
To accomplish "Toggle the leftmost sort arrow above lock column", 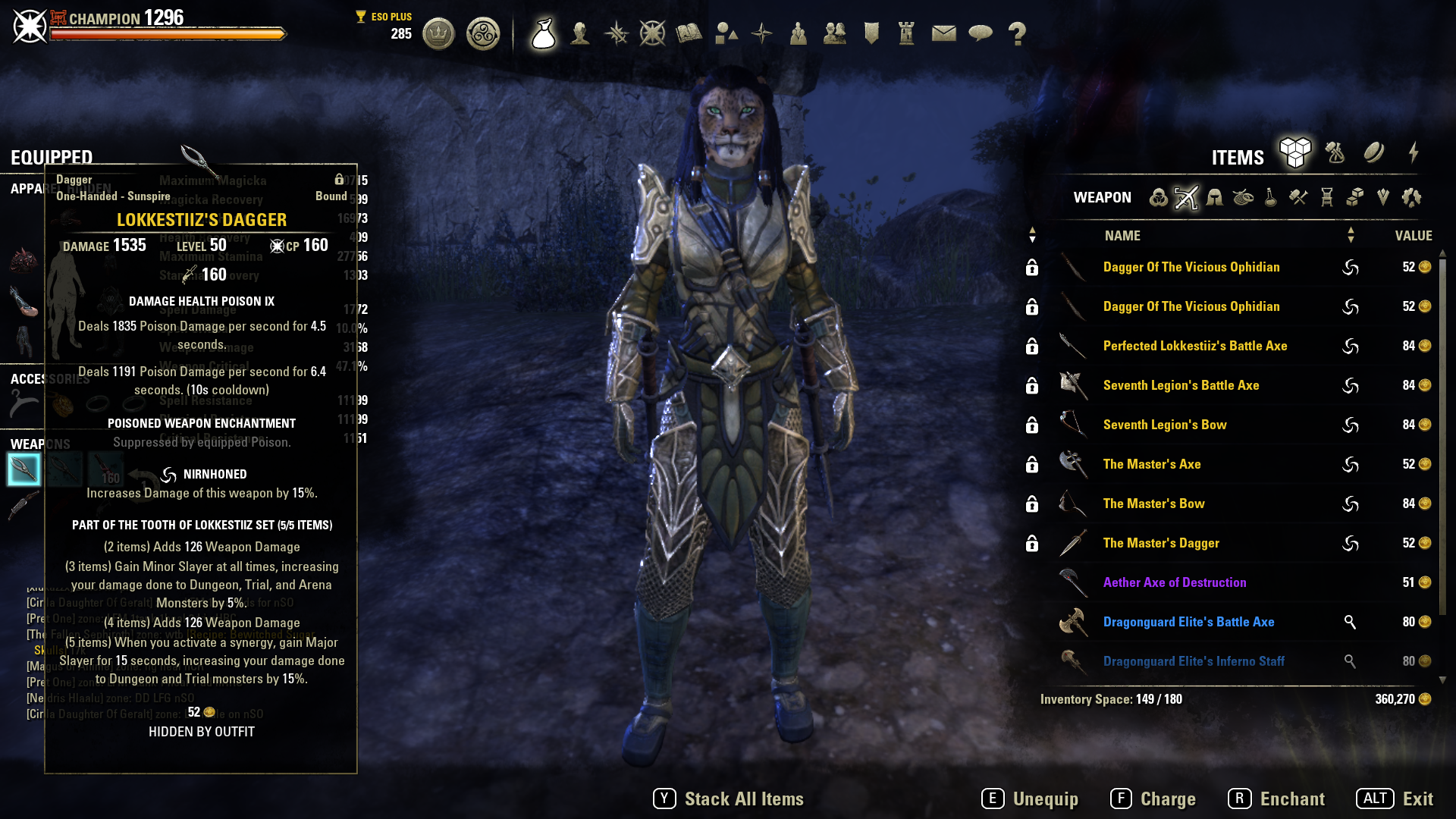I will point(1032,235).
